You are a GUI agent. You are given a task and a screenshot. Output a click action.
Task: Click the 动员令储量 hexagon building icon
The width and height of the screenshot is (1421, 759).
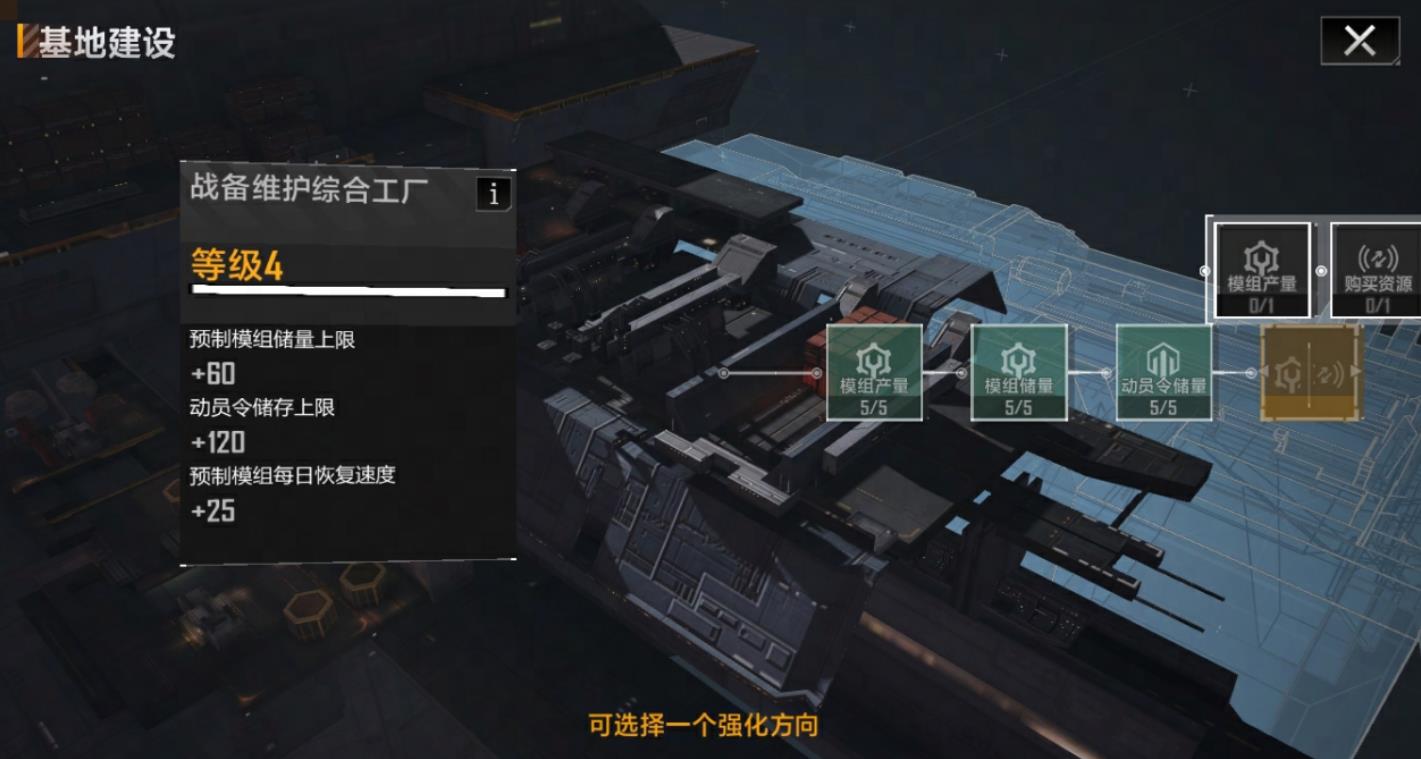1163,370
